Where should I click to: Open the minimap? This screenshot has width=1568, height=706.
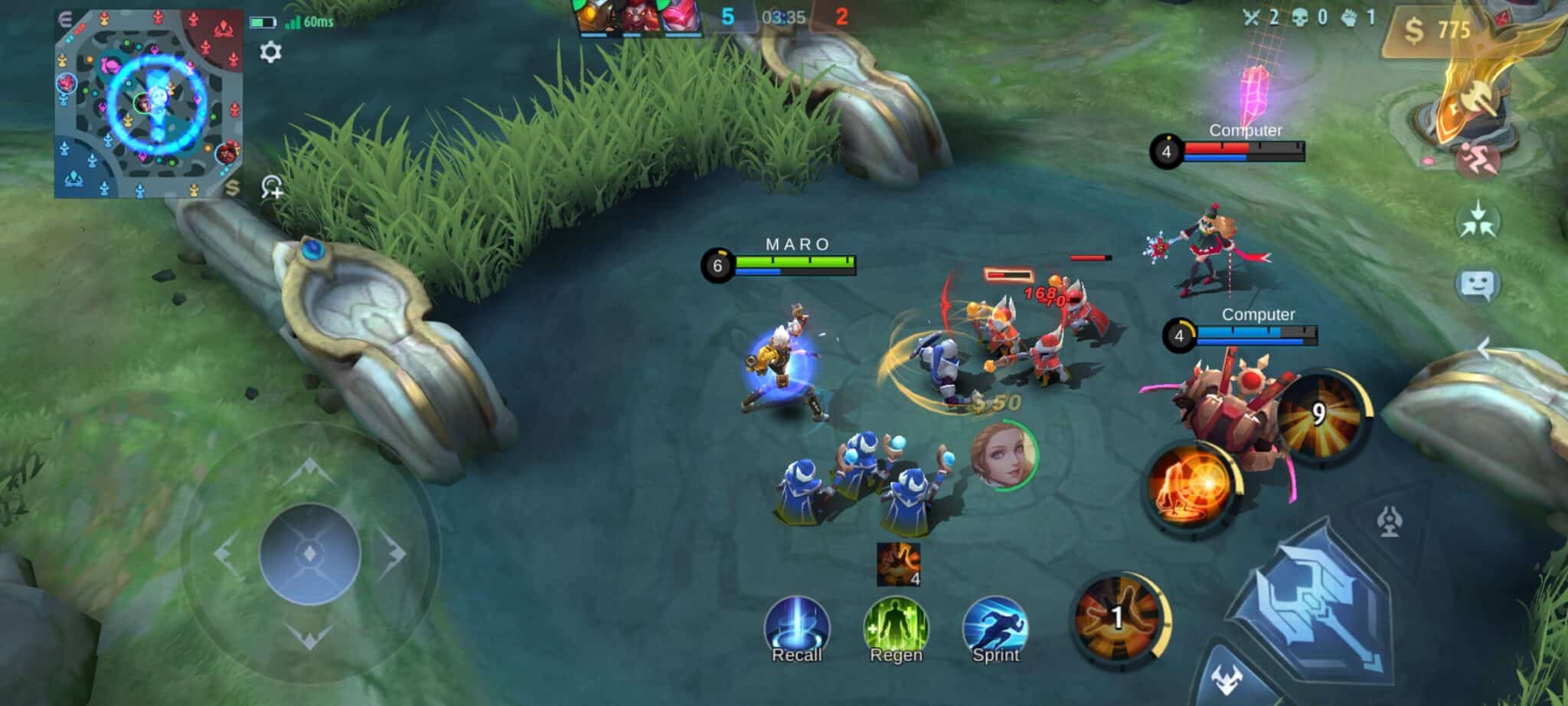pyautogui.click(x=149, y=103)
